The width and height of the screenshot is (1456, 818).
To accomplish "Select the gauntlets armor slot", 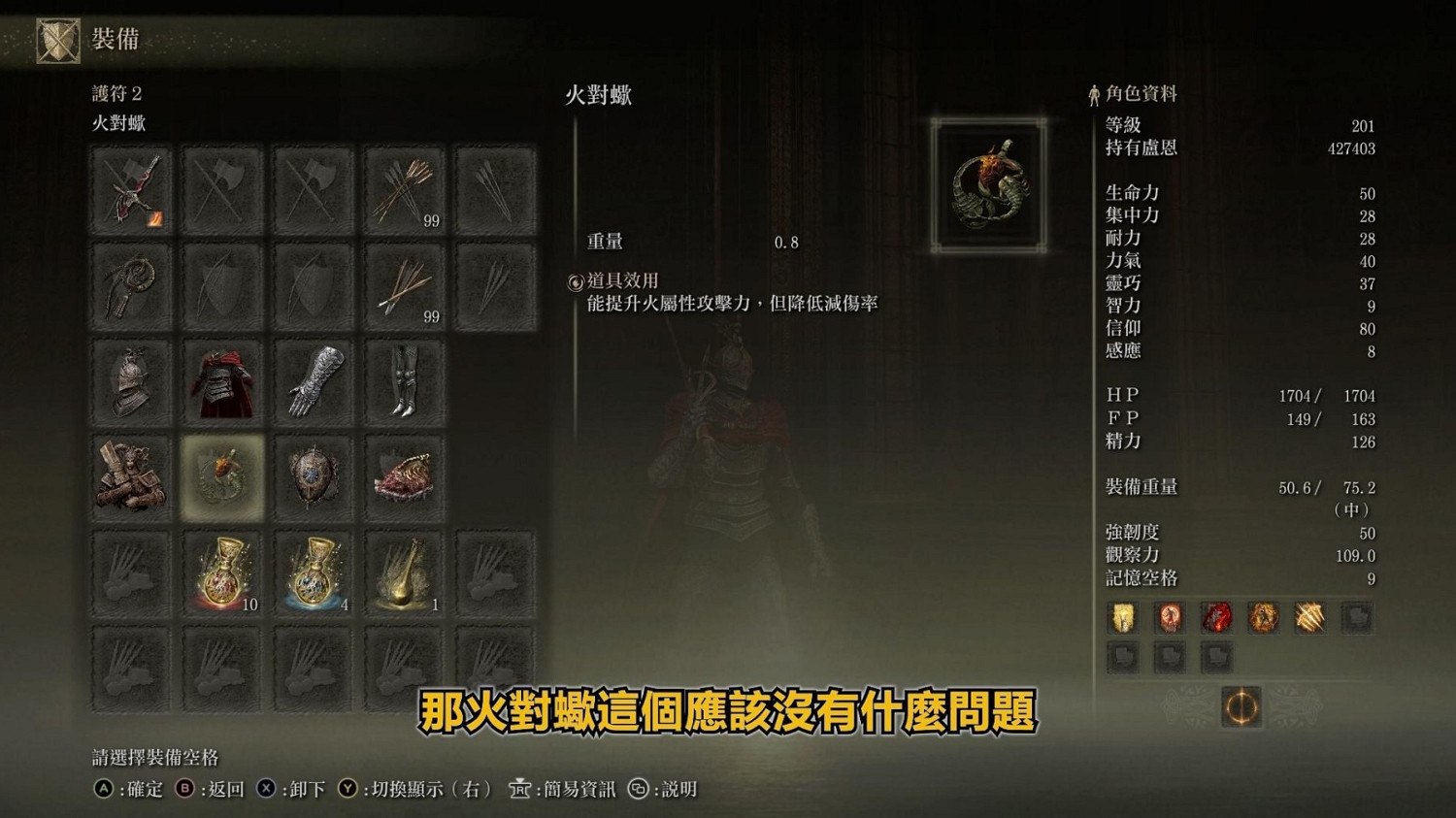I will tap(312, 379).
